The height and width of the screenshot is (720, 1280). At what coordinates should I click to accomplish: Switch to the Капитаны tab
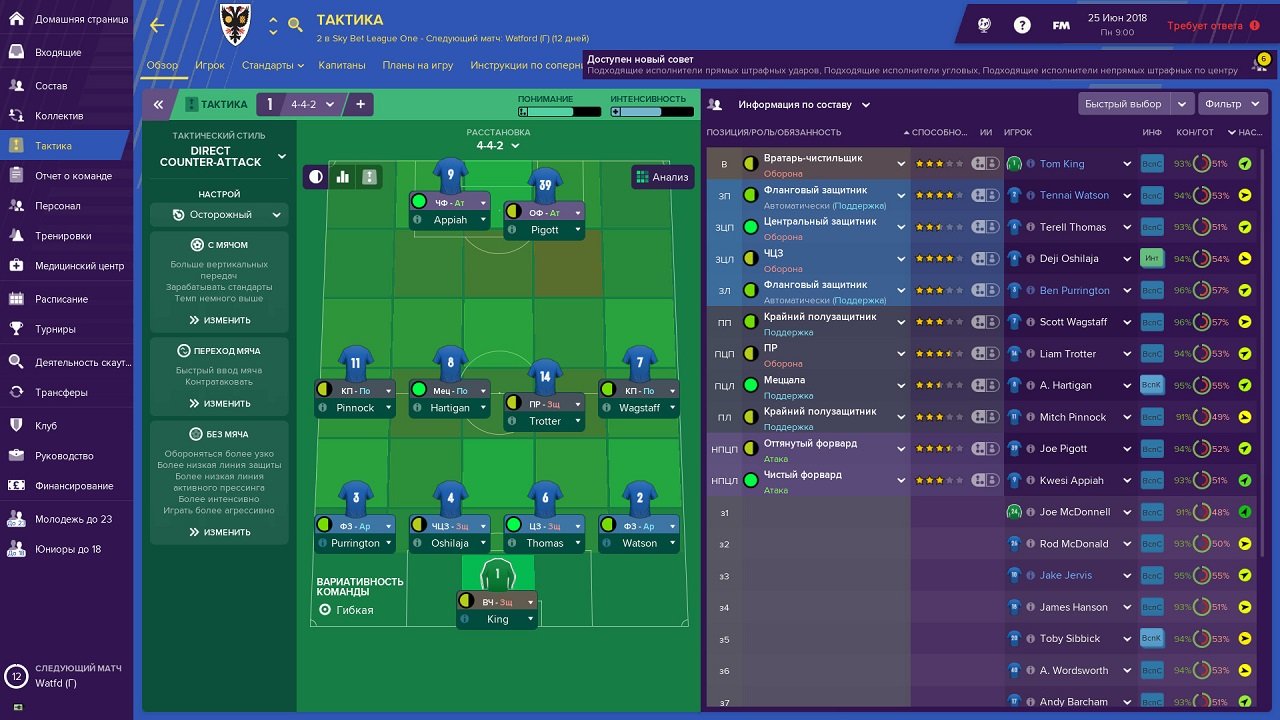pos(343,63)
